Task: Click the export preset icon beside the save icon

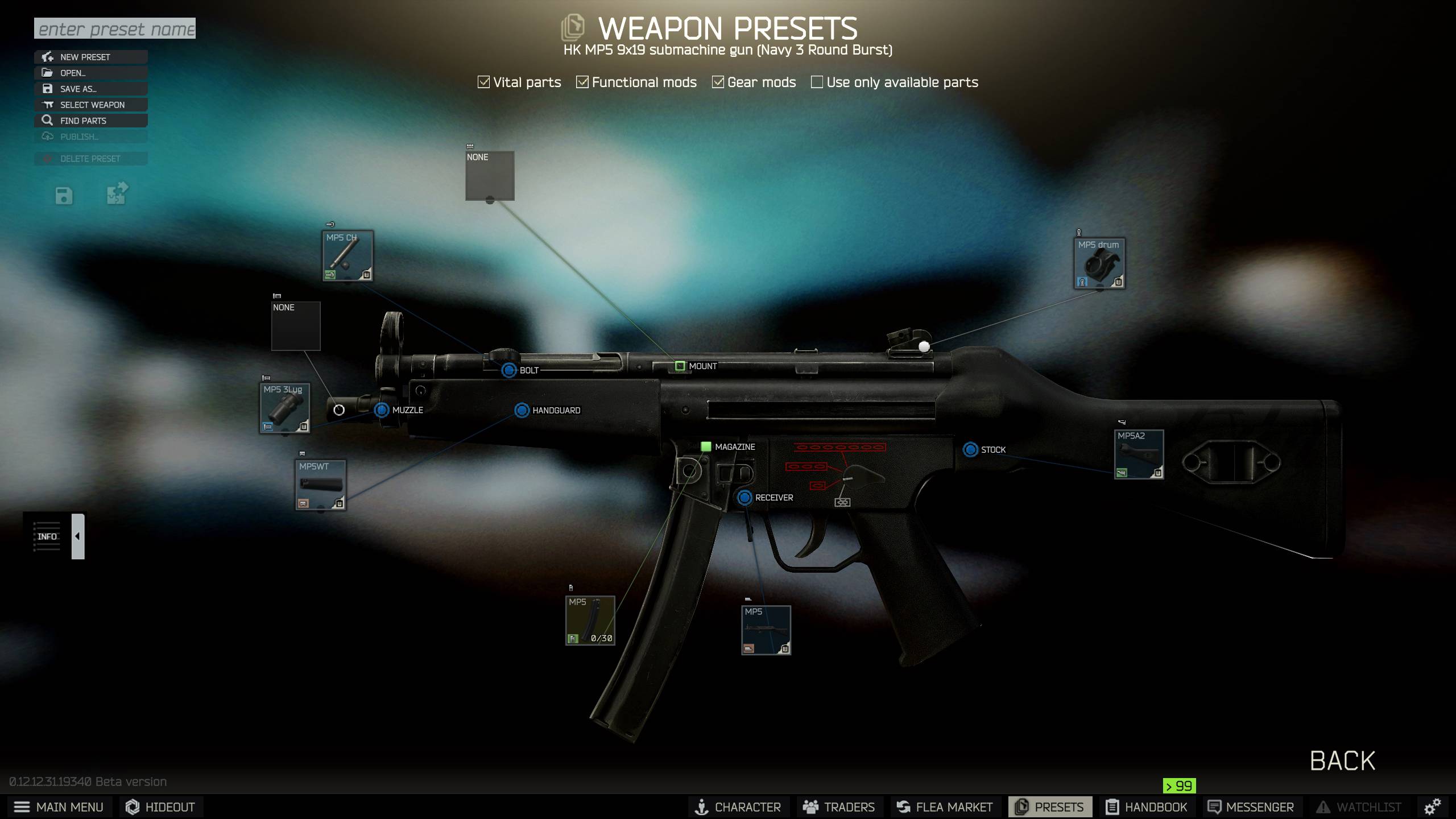Action: 117,194
